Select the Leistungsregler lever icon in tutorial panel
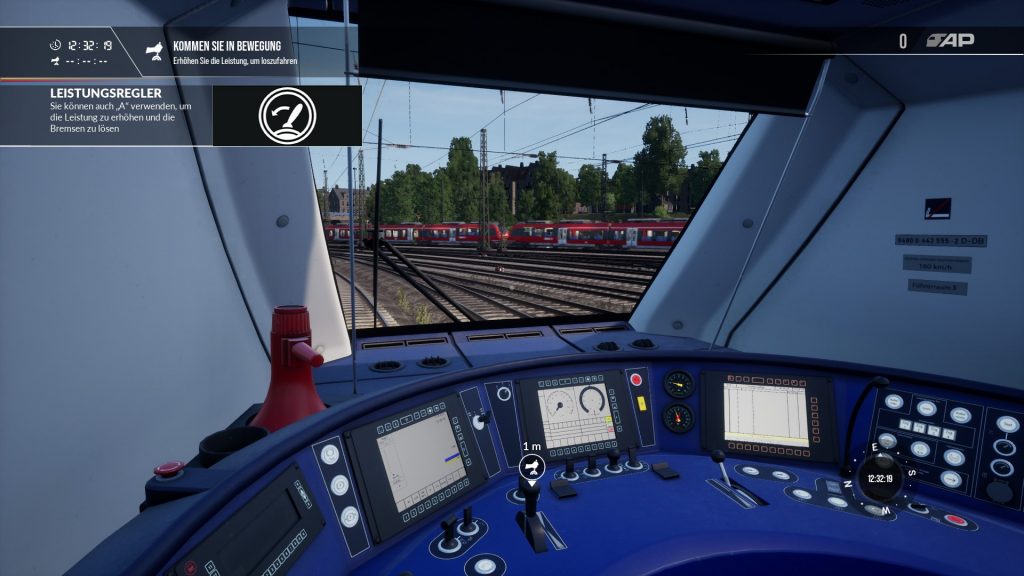1024x576 pixels. 287,115
